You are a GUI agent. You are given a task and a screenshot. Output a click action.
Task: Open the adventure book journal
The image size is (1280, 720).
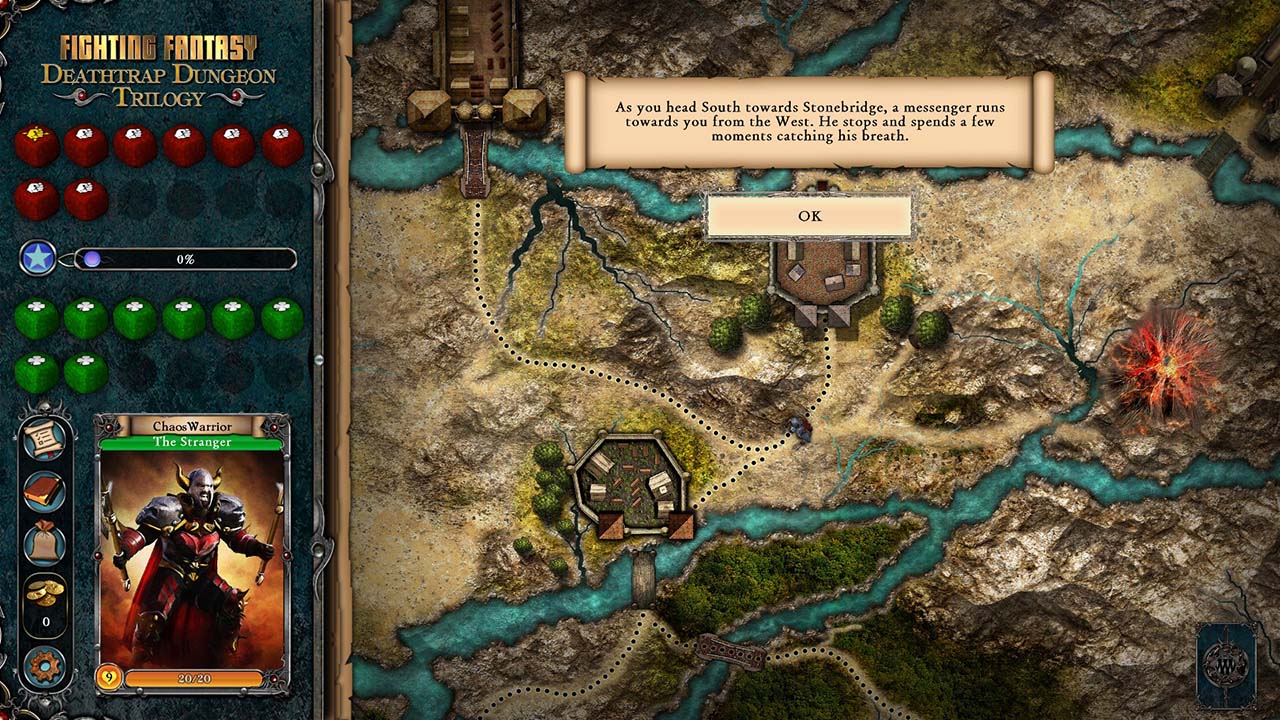tap(42, 490)
